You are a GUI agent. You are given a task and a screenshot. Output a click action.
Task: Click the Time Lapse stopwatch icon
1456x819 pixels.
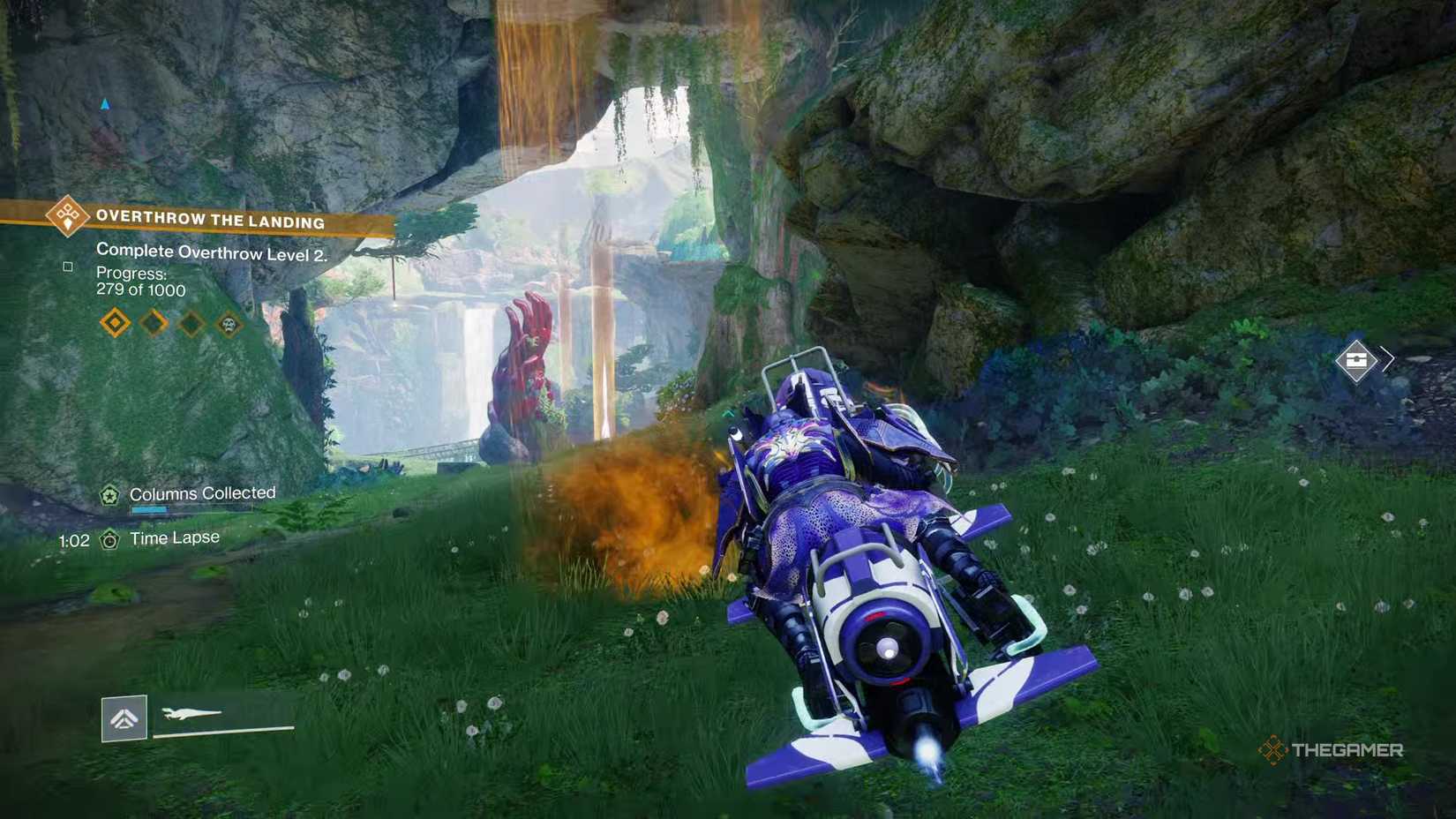110,537
